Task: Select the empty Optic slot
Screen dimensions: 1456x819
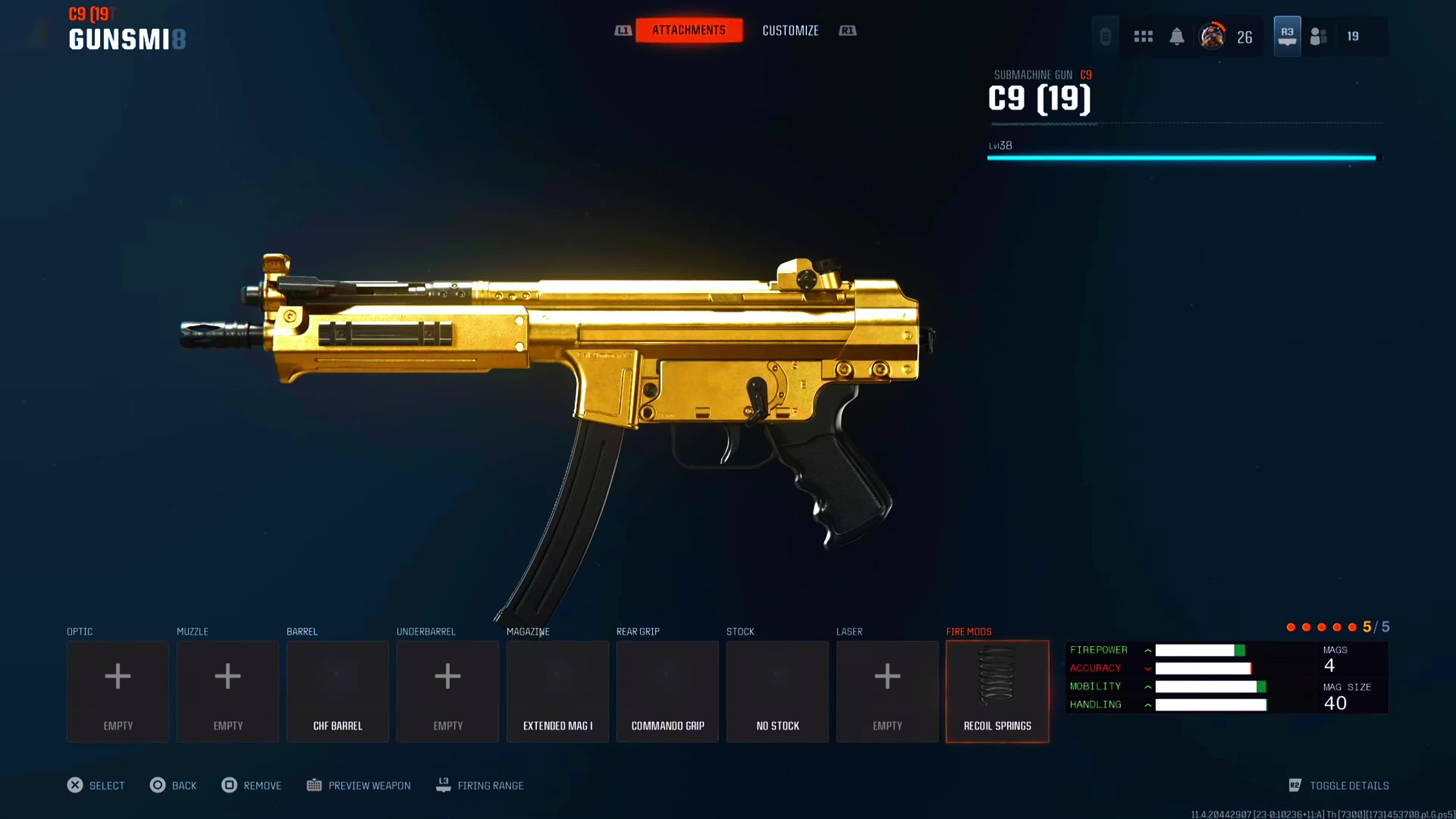Action: [x=118, y=691]
